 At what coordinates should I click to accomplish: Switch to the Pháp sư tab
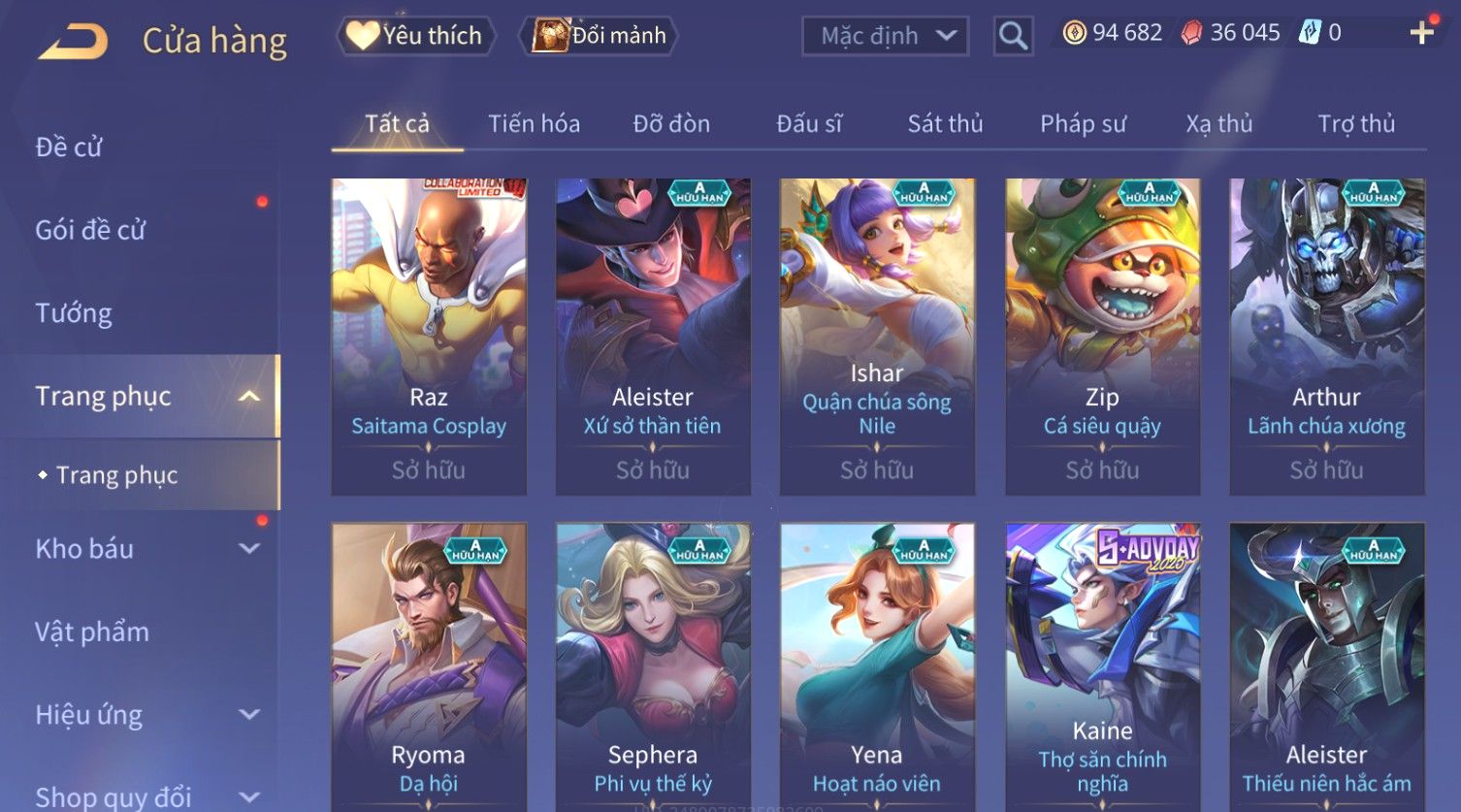pyautogui.click(x=1083, y=124)
